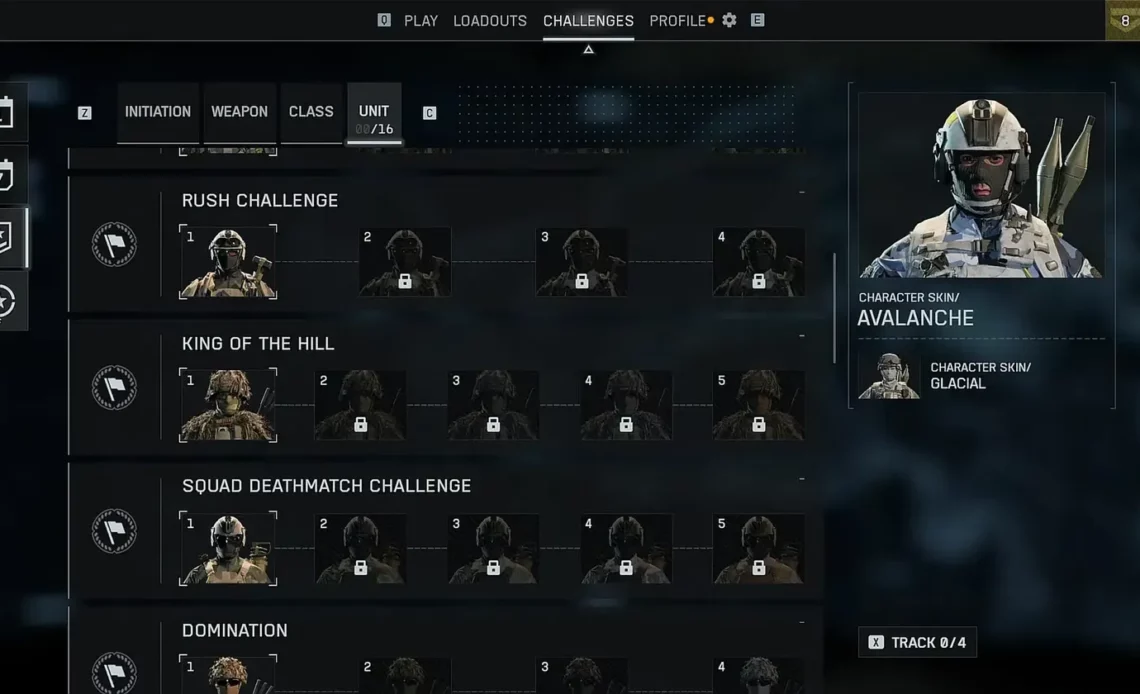Open the Play menu
1140x694 pixels.
(420, 21)
